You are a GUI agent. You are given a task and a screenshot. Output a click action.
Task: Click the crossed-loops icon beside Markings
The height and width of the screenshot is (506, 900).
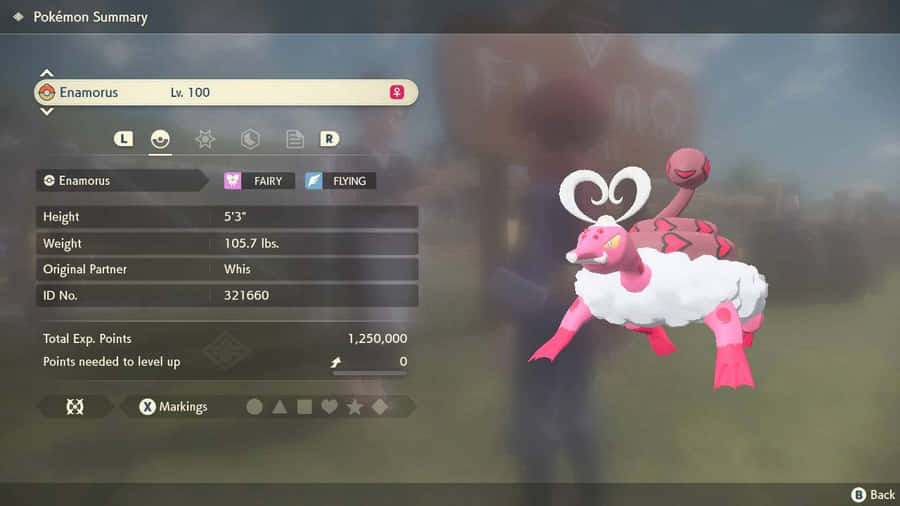pyautogui.click(x=75, y=407)
